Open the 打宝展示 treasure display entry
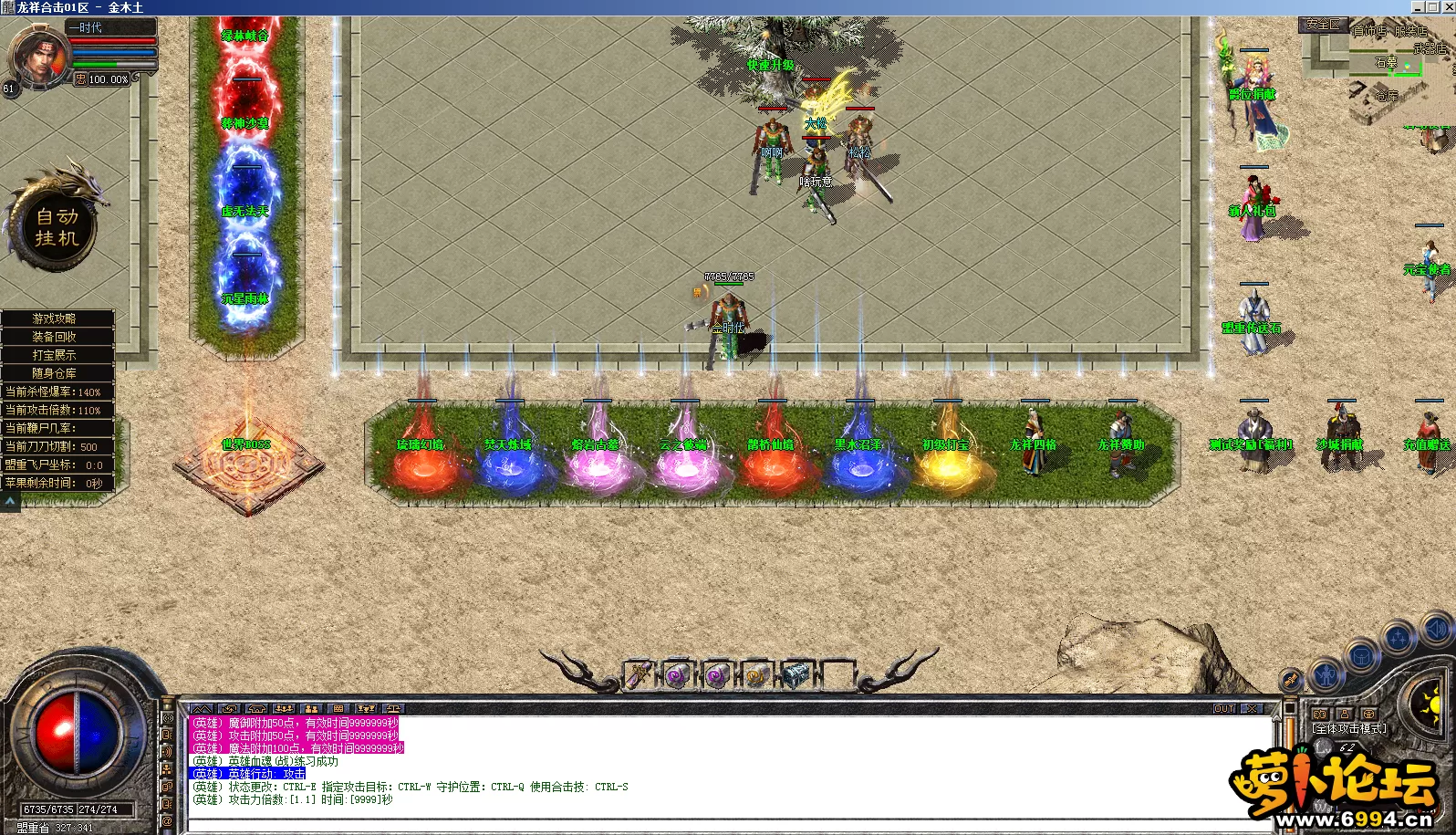 (x=55, y=355)
